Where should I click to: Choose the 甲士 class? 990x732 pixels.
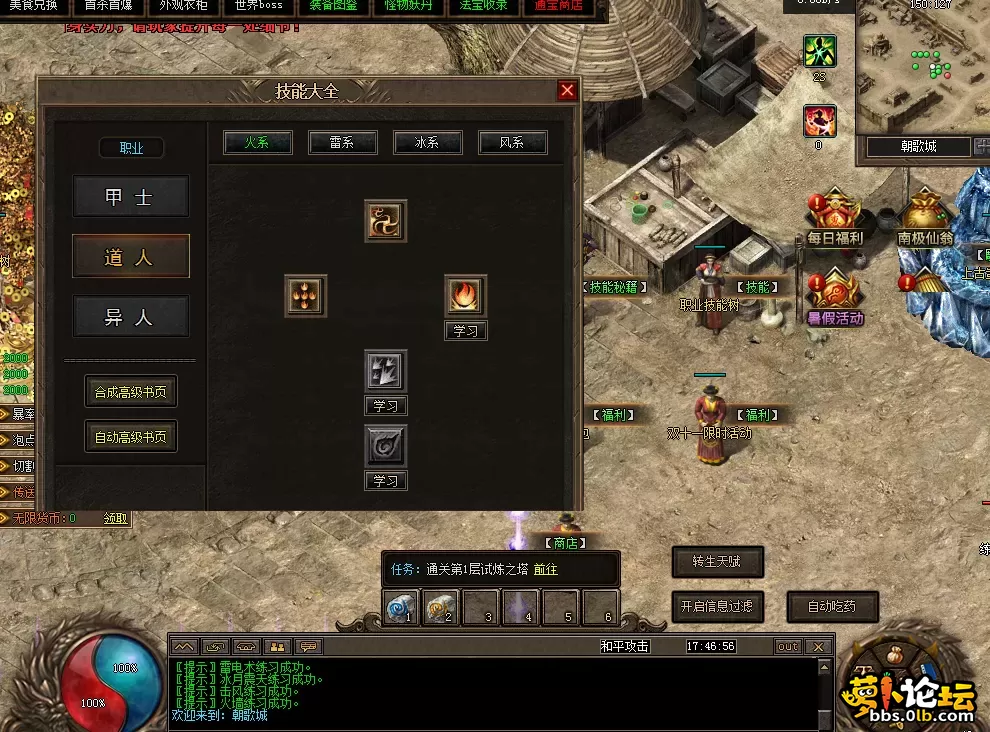point(130,197)
